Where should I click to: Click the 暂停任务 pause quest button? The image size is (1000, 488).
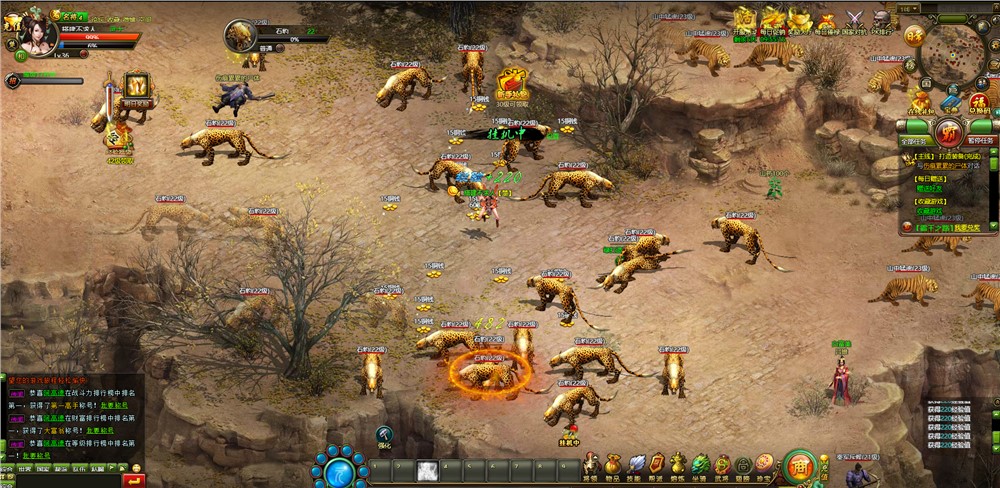pyautogui.click(x=980, y=142)
